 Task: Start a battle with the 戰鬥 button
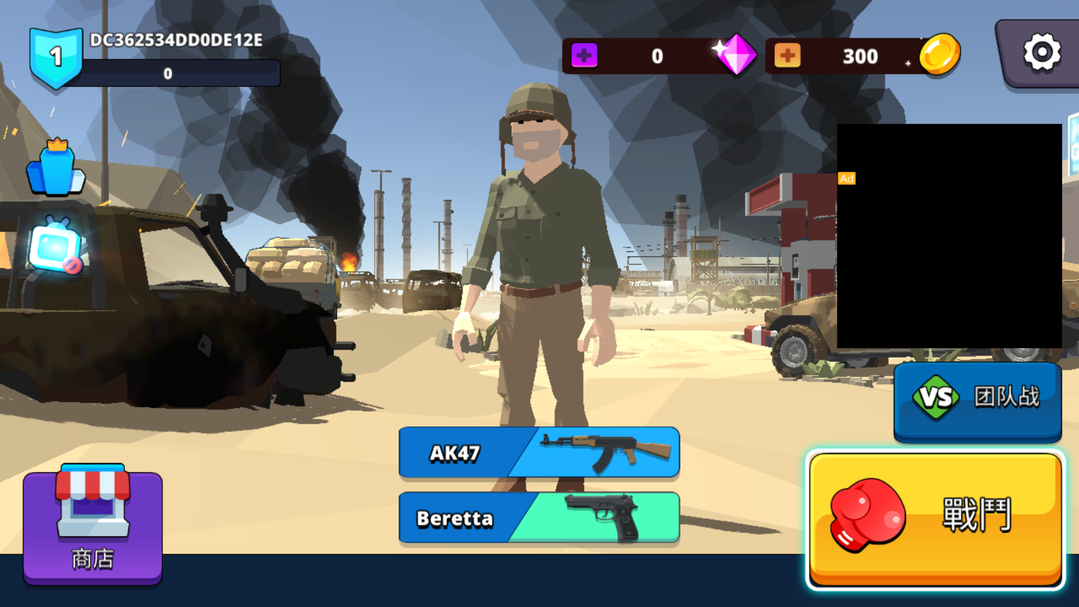(x=936, y=517)
